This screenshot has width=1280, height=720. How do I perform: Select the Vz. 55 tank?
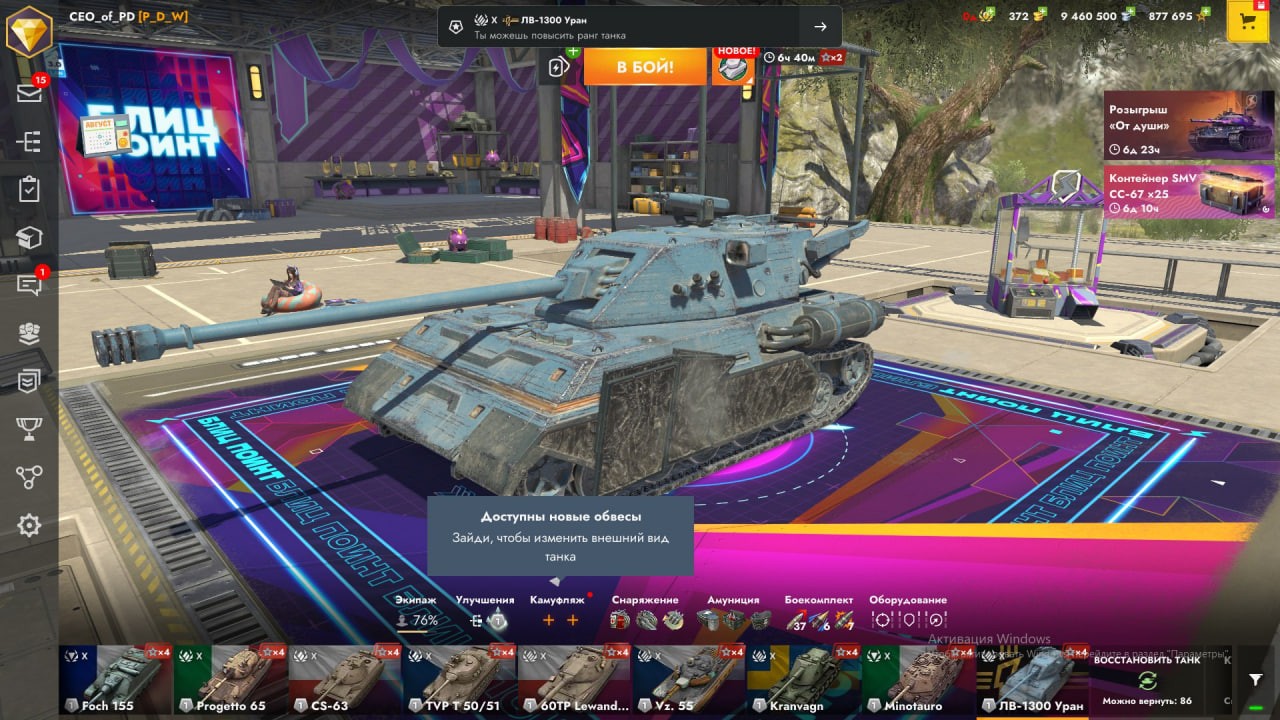[689, 680]
